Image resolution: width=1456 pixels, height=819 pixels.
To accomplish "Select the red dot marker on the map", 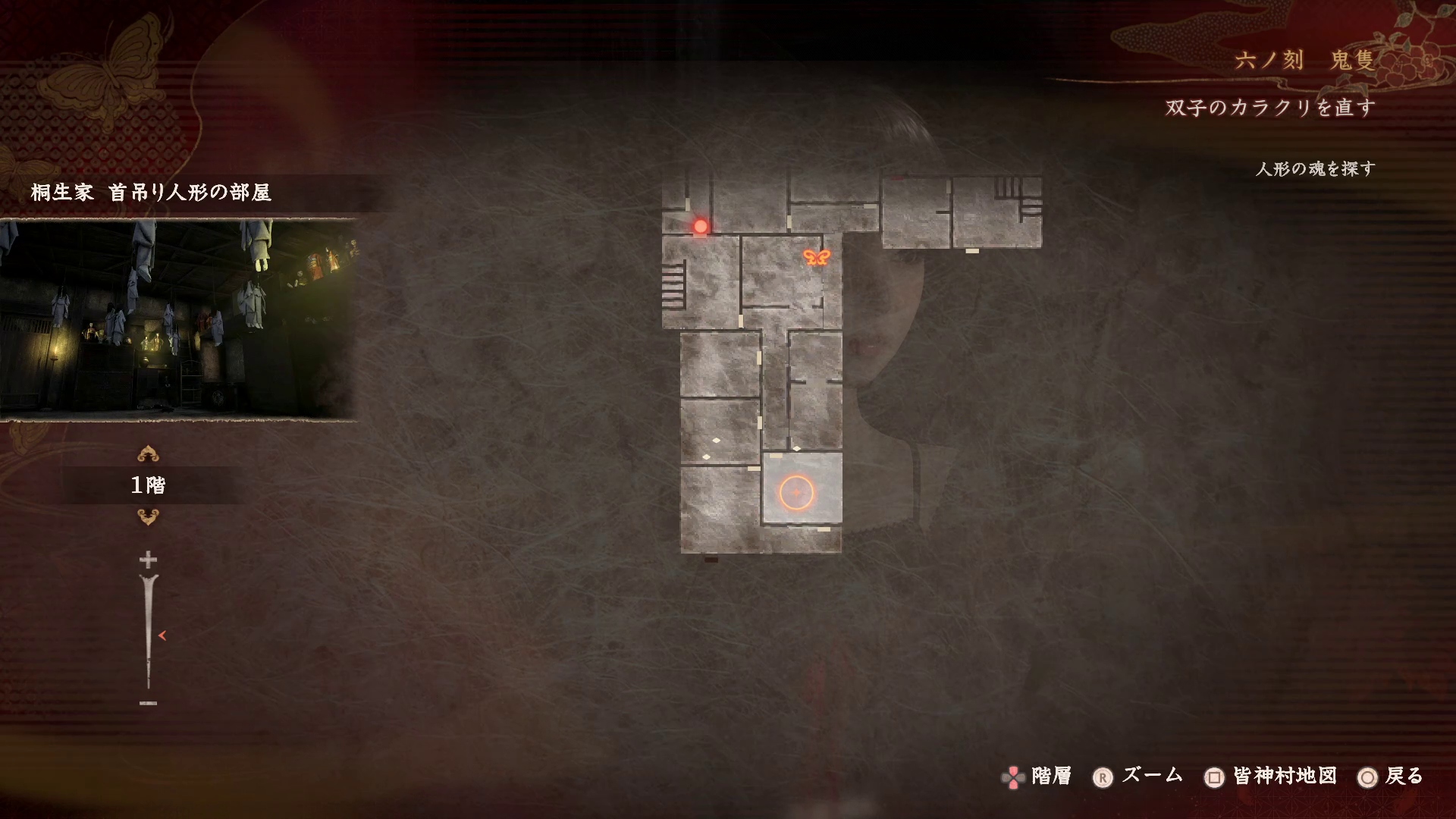I will click(x=701, y=226).
